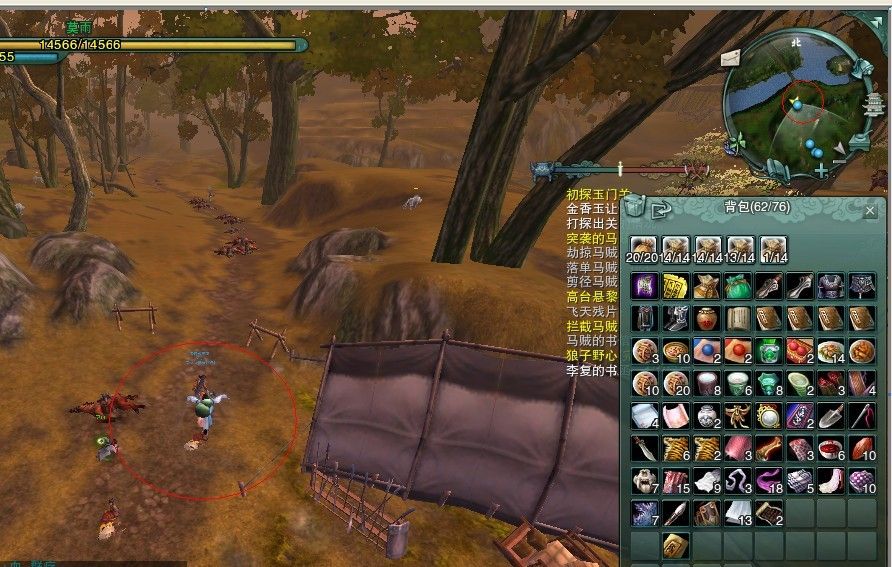Viewport: 892px width, 567px height.
Task: Pick the purple ribbon item with count 18
Action: pos(770,480)
